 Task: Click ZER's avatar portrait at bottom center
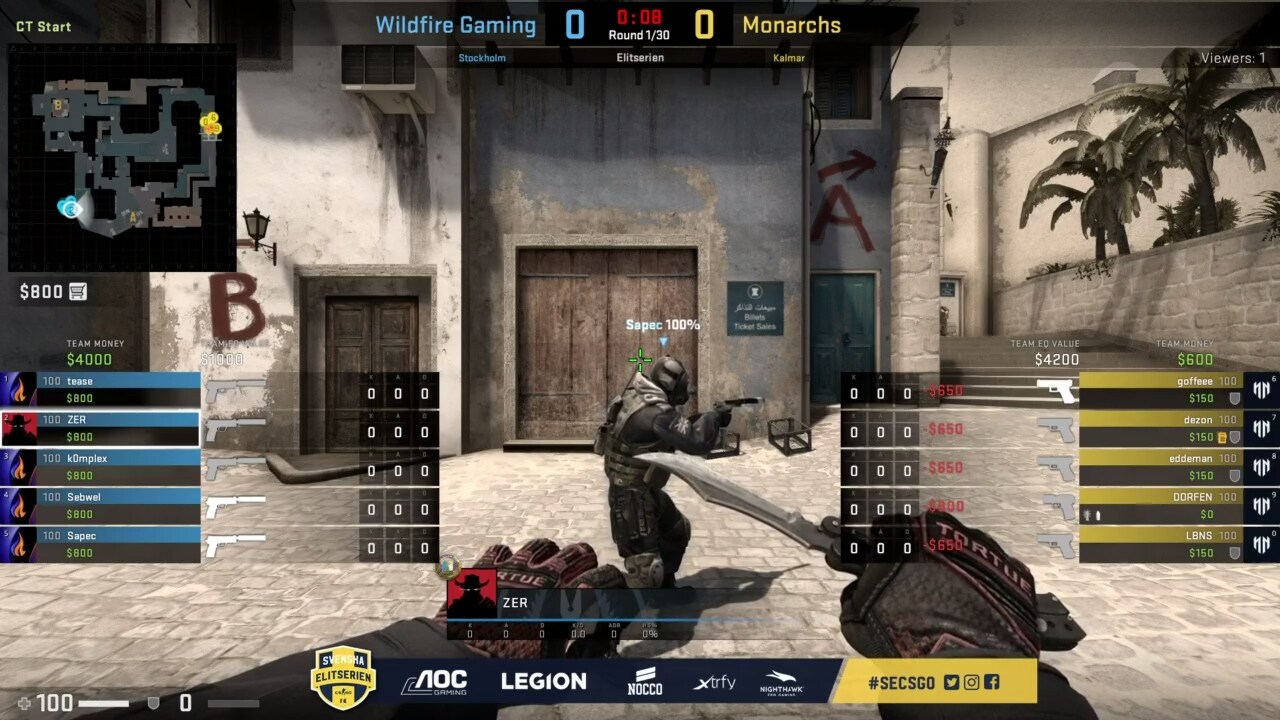pyautogui.click(x=471, y=594)
